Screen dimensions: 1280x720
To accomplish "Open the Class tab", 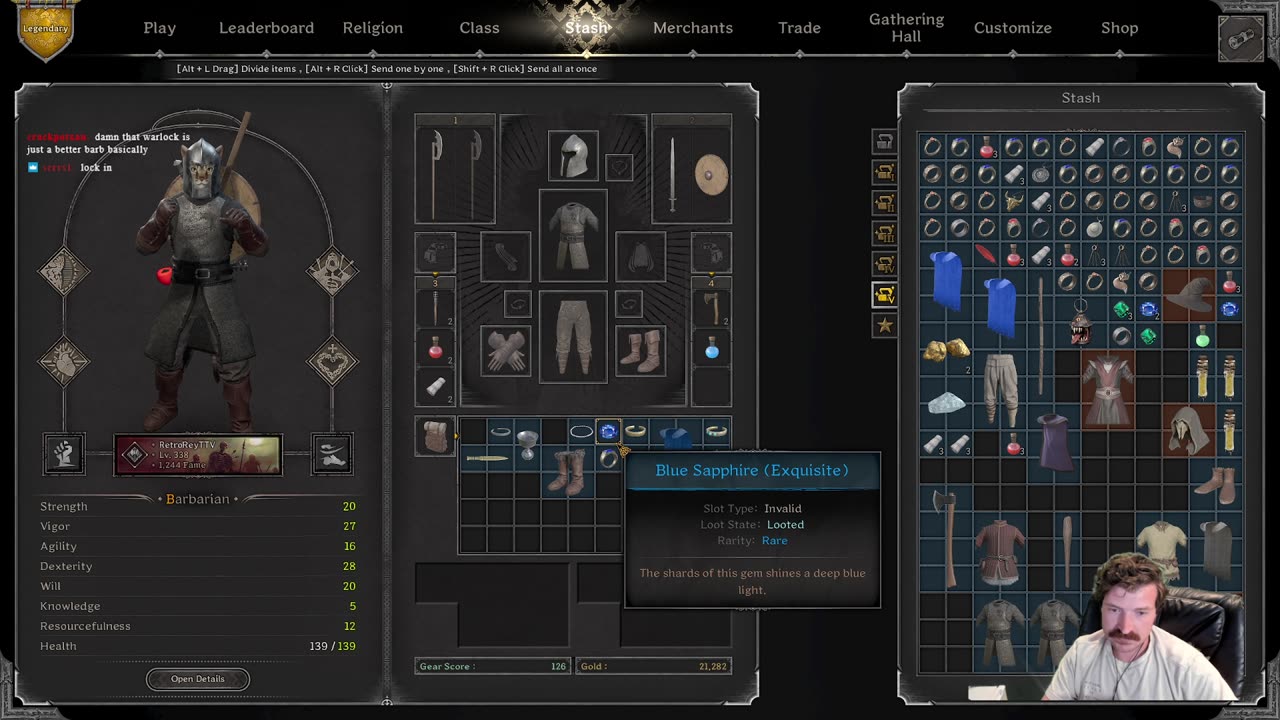I will [x=479, y=28].
